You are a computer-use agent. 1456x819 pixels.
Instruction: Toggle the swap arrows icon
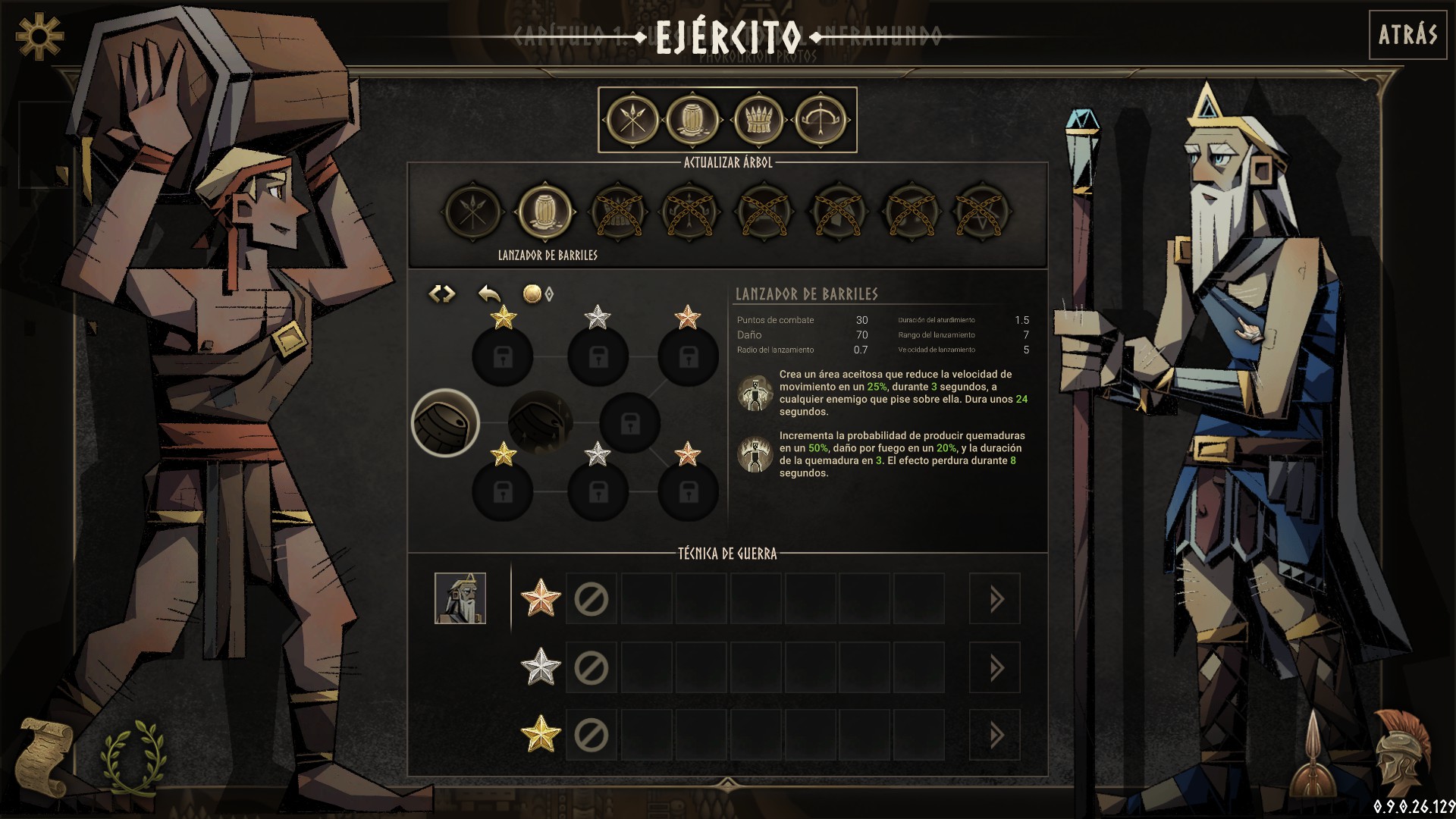pyautogui.click(x=442, y=293)
